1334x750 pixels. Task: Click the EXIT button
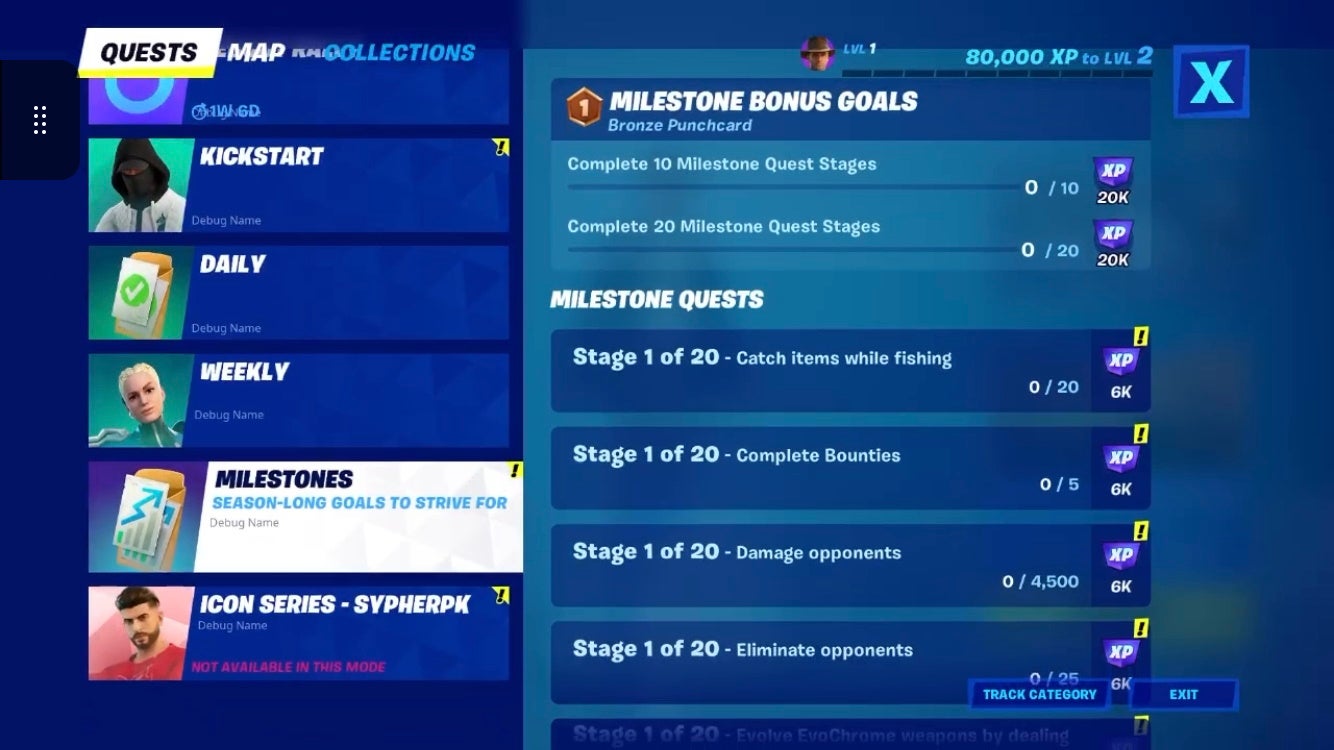[1183, 694]
